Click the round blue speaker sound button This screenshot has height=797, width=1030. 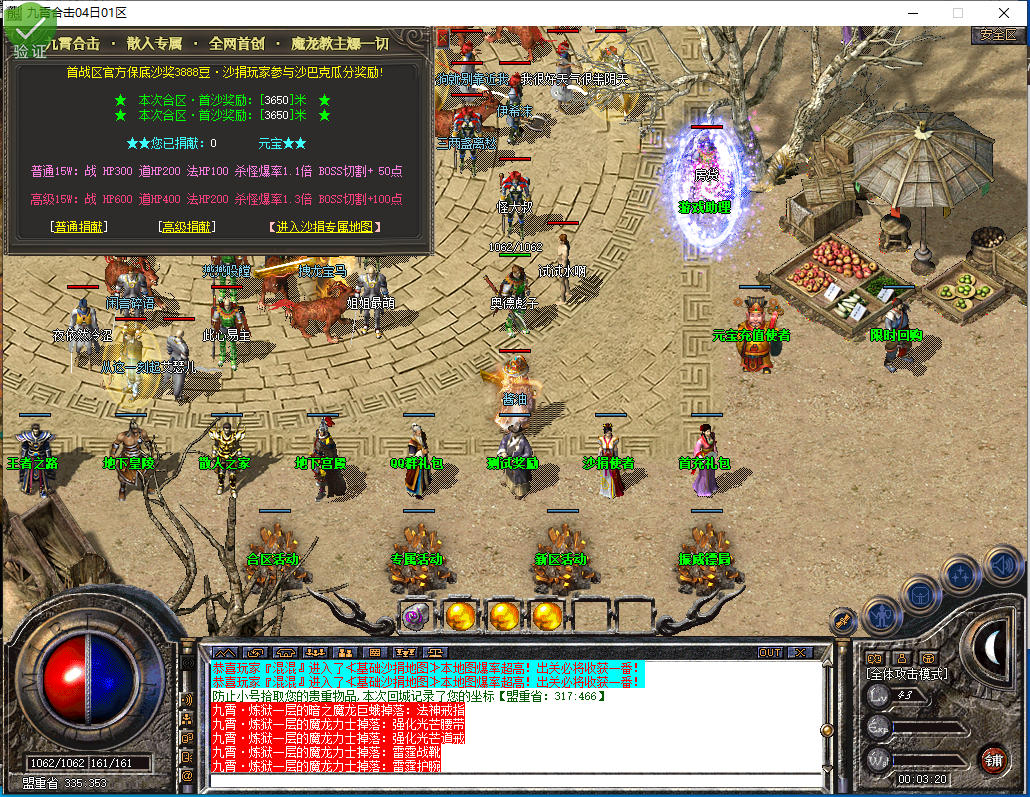pyautogui.click(x=1003, y=565)
